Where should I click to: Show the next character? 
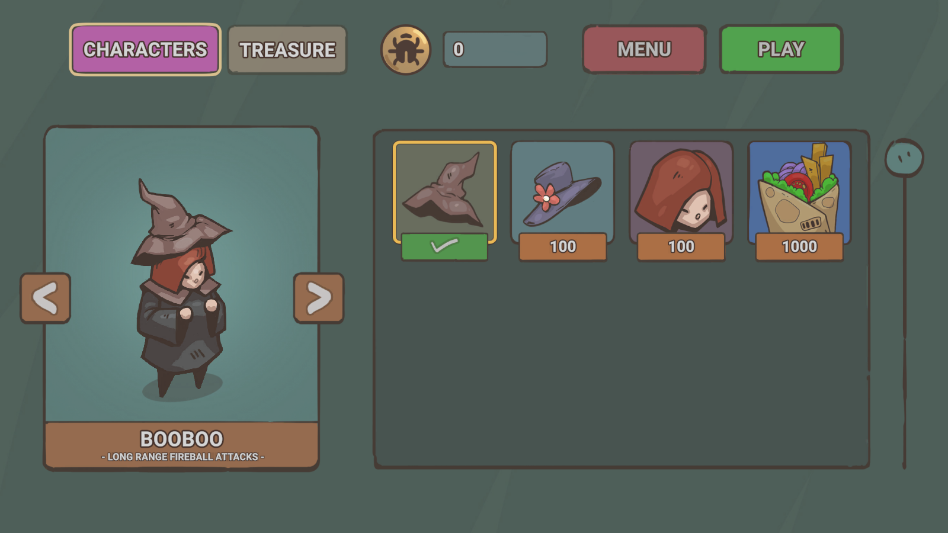point(318,298)
